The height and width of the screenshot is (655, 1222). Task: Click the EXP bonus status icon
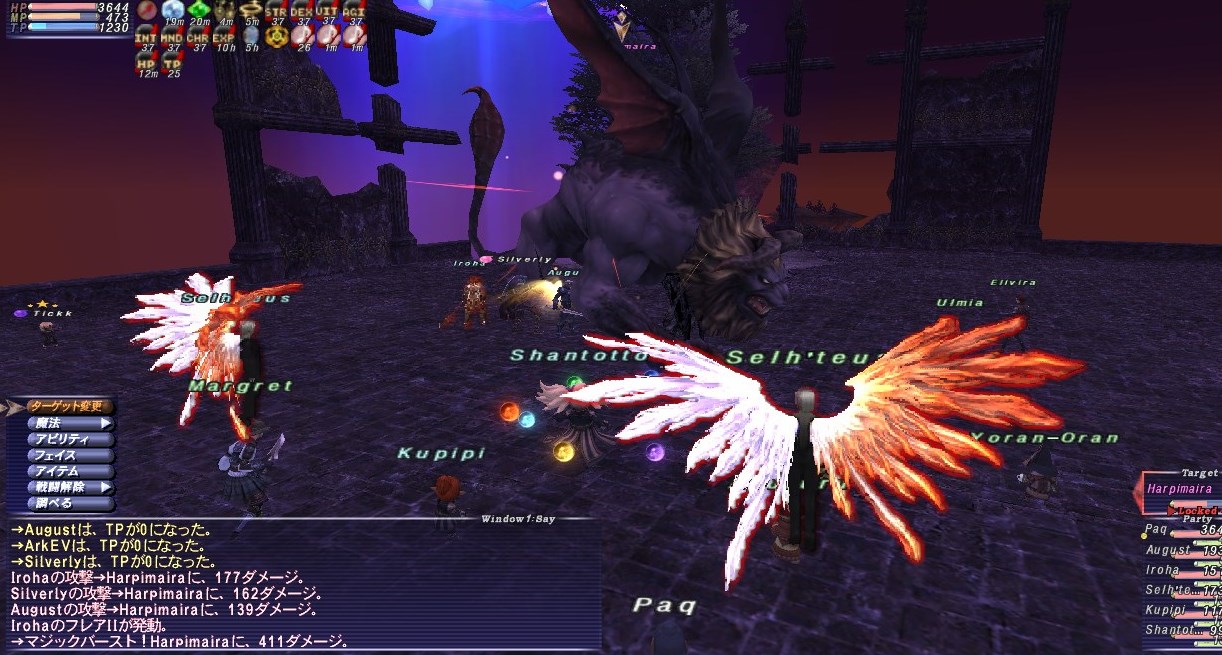(x=224, y=38)
